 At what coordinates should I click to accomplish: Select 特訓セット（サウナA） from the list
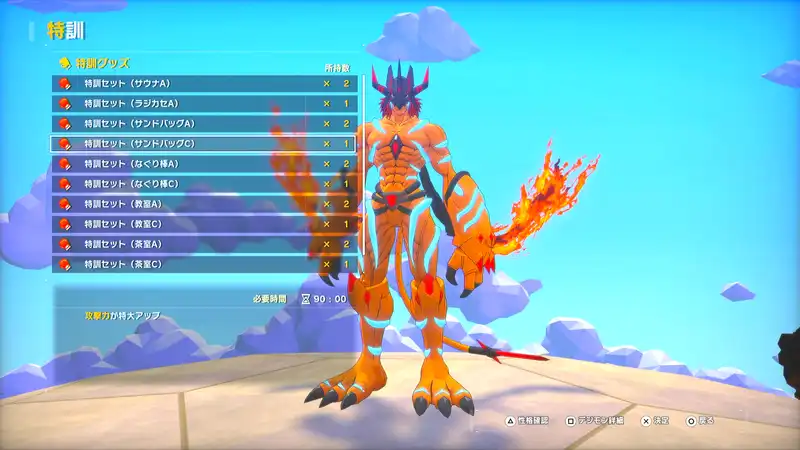click(x=200, y=83)
